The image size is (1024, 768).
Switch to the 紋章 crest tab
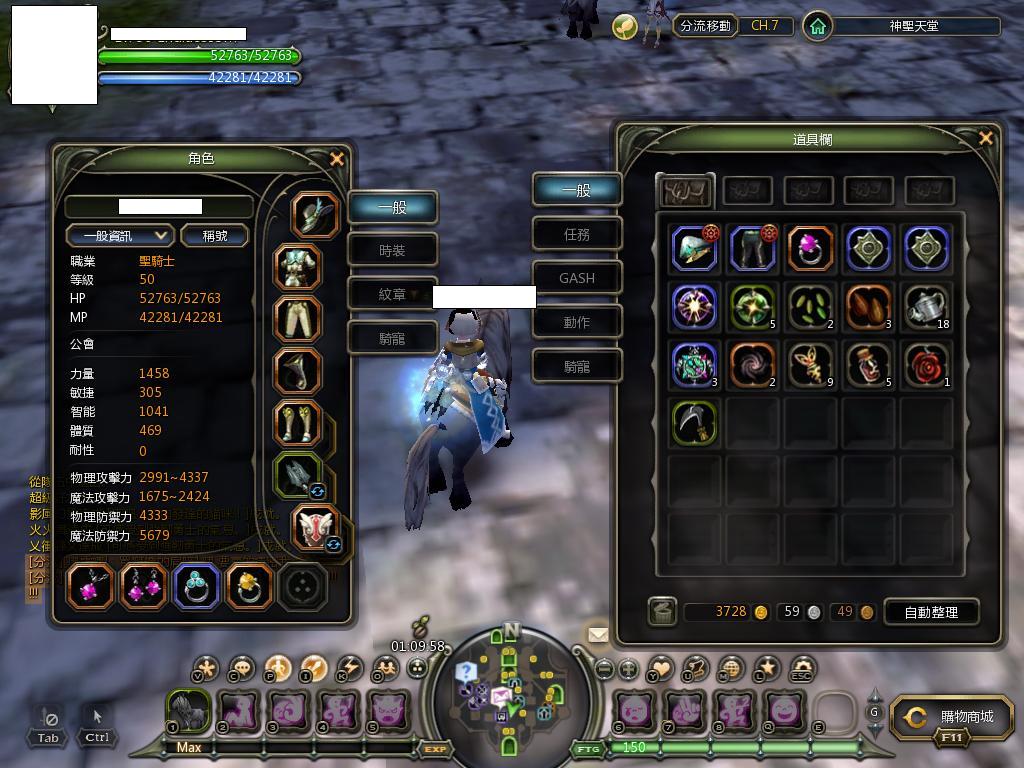tap(392, 294)
